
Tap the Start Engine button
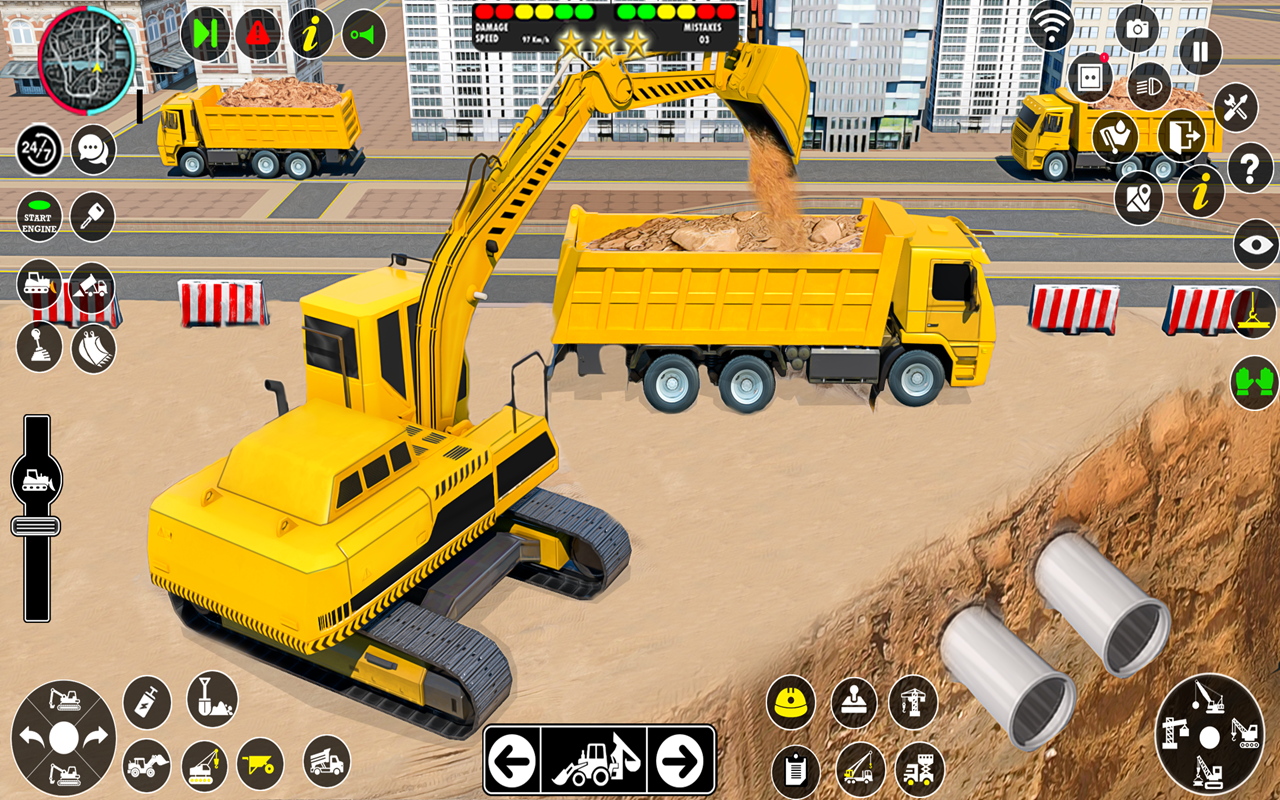click(x=39, y=217)
